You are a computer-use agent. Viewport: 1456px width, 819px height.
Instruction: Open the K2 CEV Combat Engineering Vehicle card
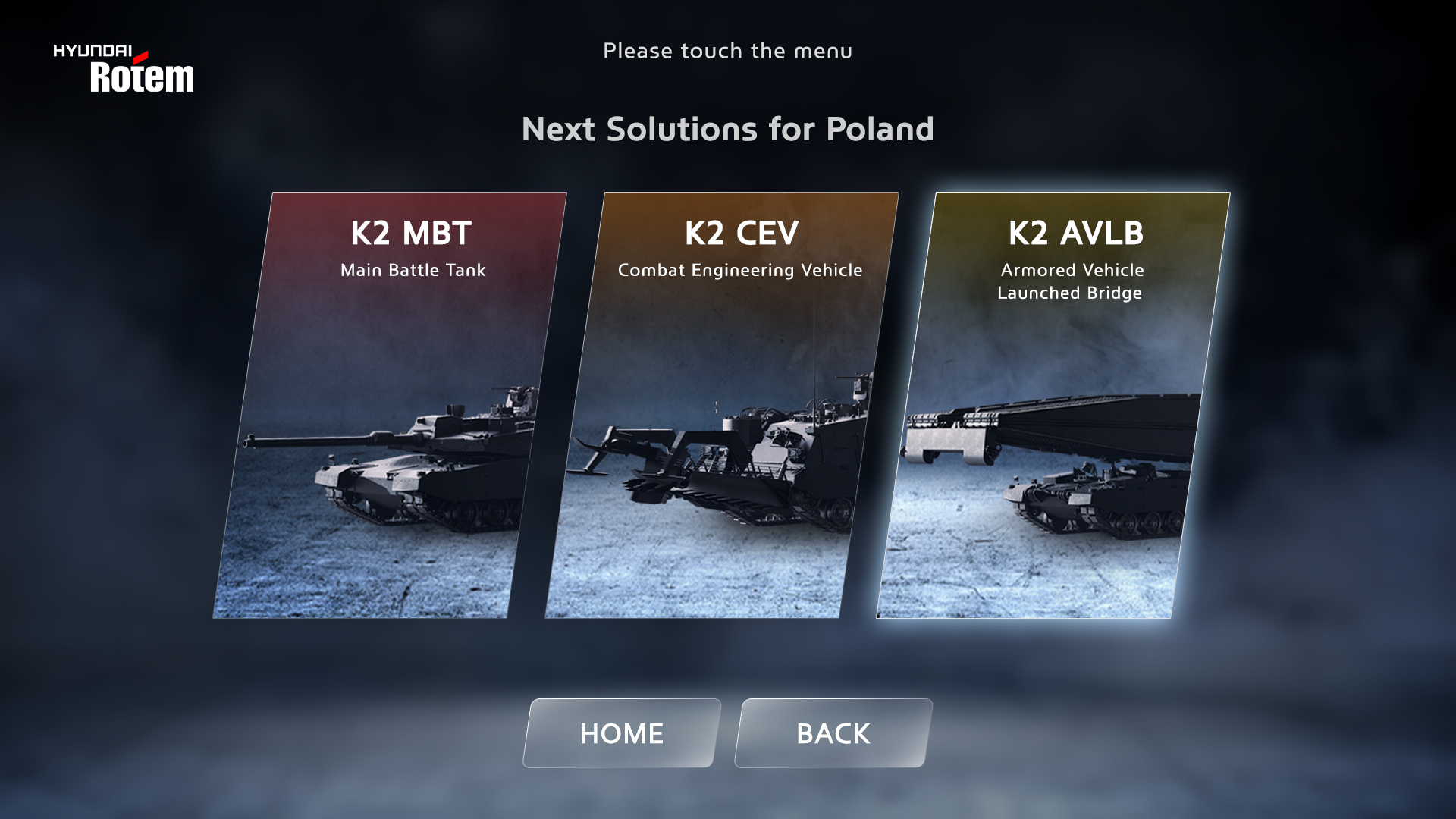coord(722,405)
